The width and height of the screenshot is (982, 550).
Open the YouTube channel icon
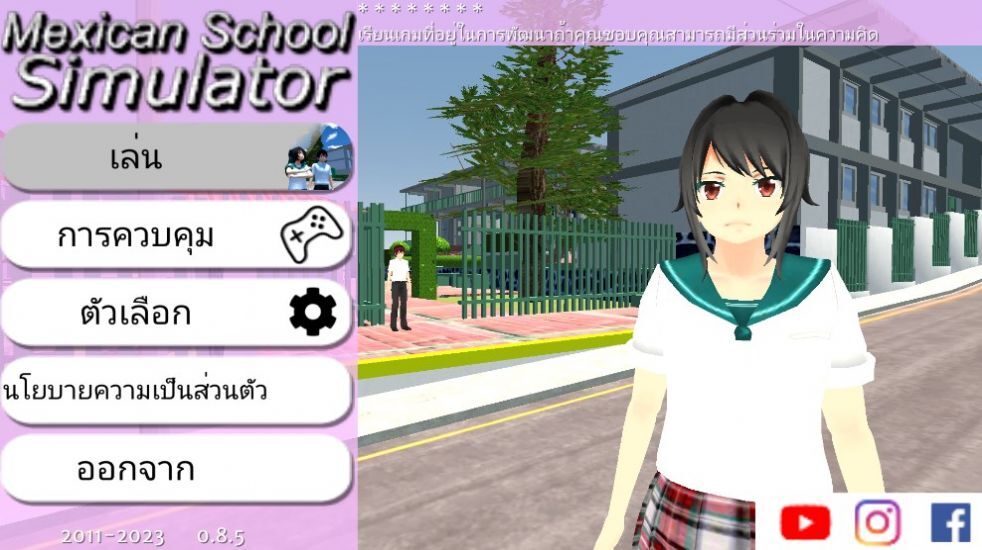pyautogui.click(x=805, y=522)
